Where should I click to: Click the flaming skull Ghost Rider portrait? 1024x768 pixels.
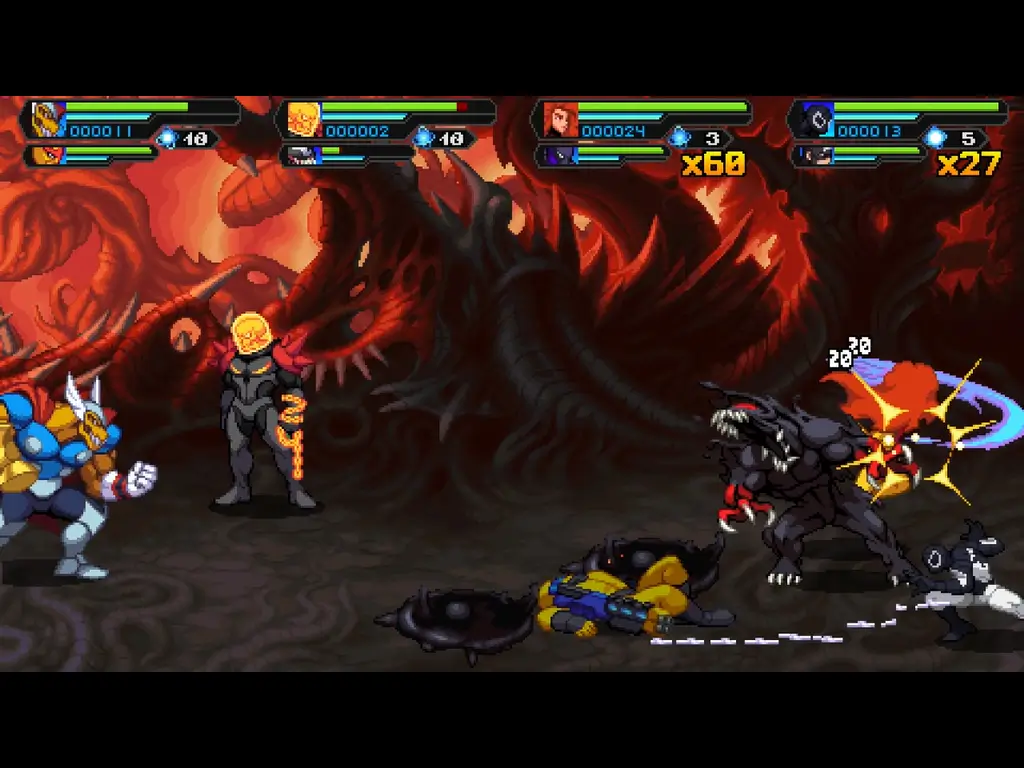303,119
